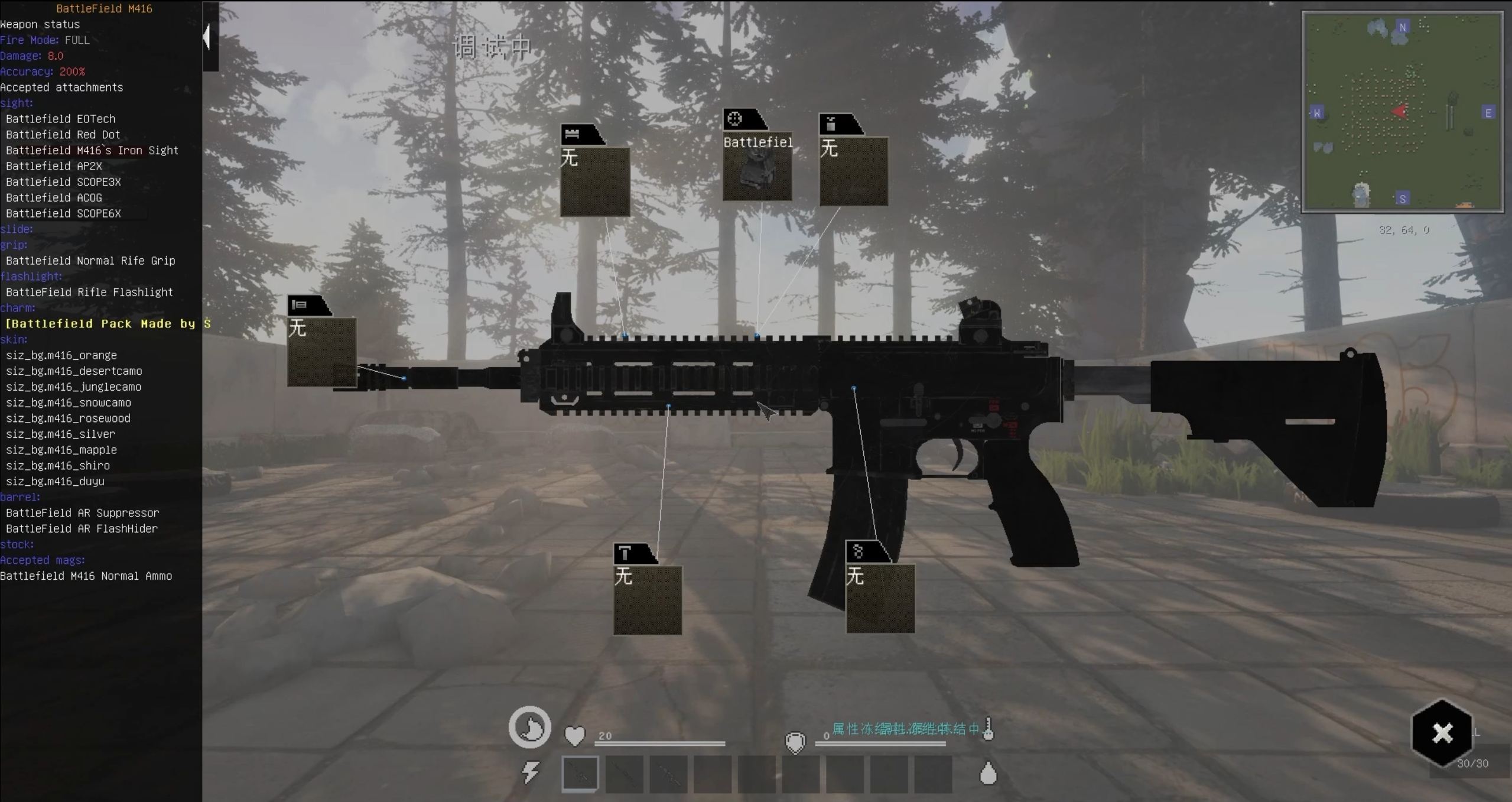Choose the third hotbar slot's rifle
This screenshot has width=1512, height=802.
(668, 773)
